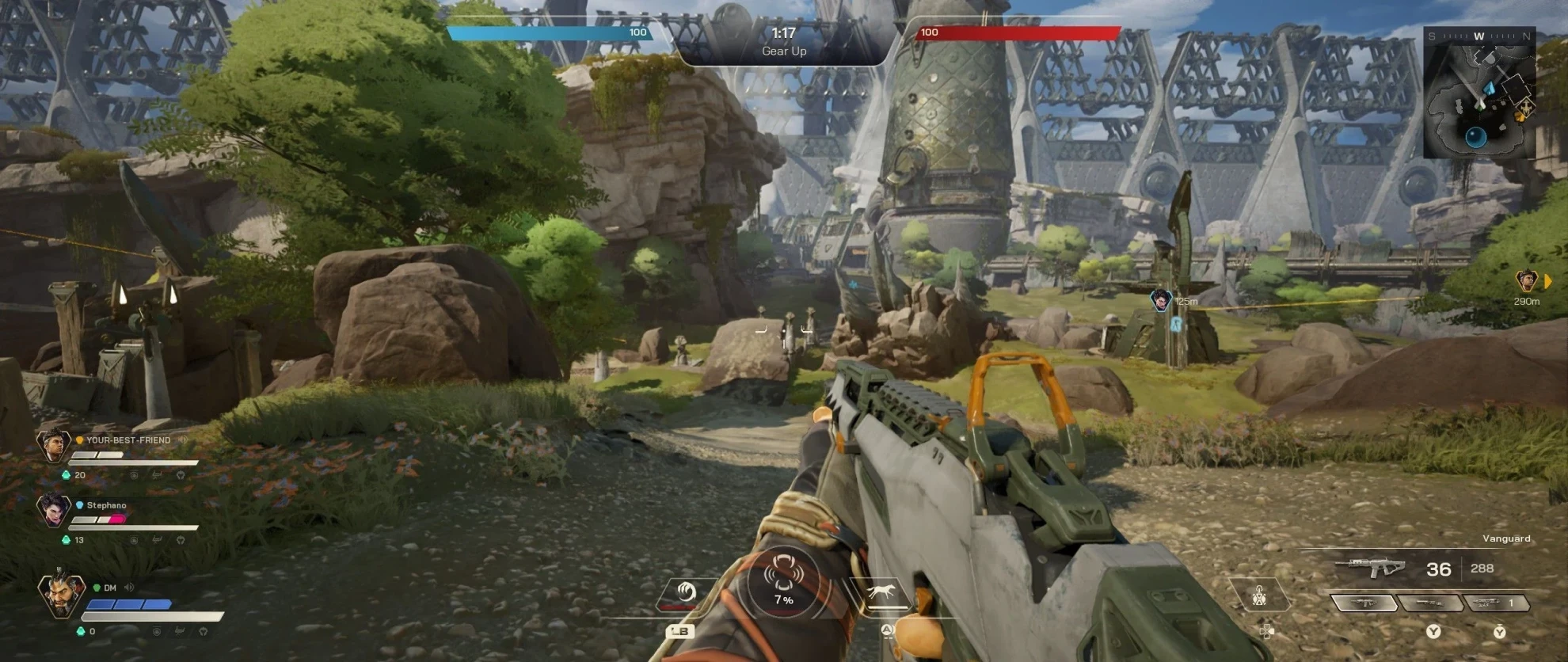1568x662 pixels.
Task: Trigger the roaring fangs ultimate ability
Action: [x=783, y=576]
